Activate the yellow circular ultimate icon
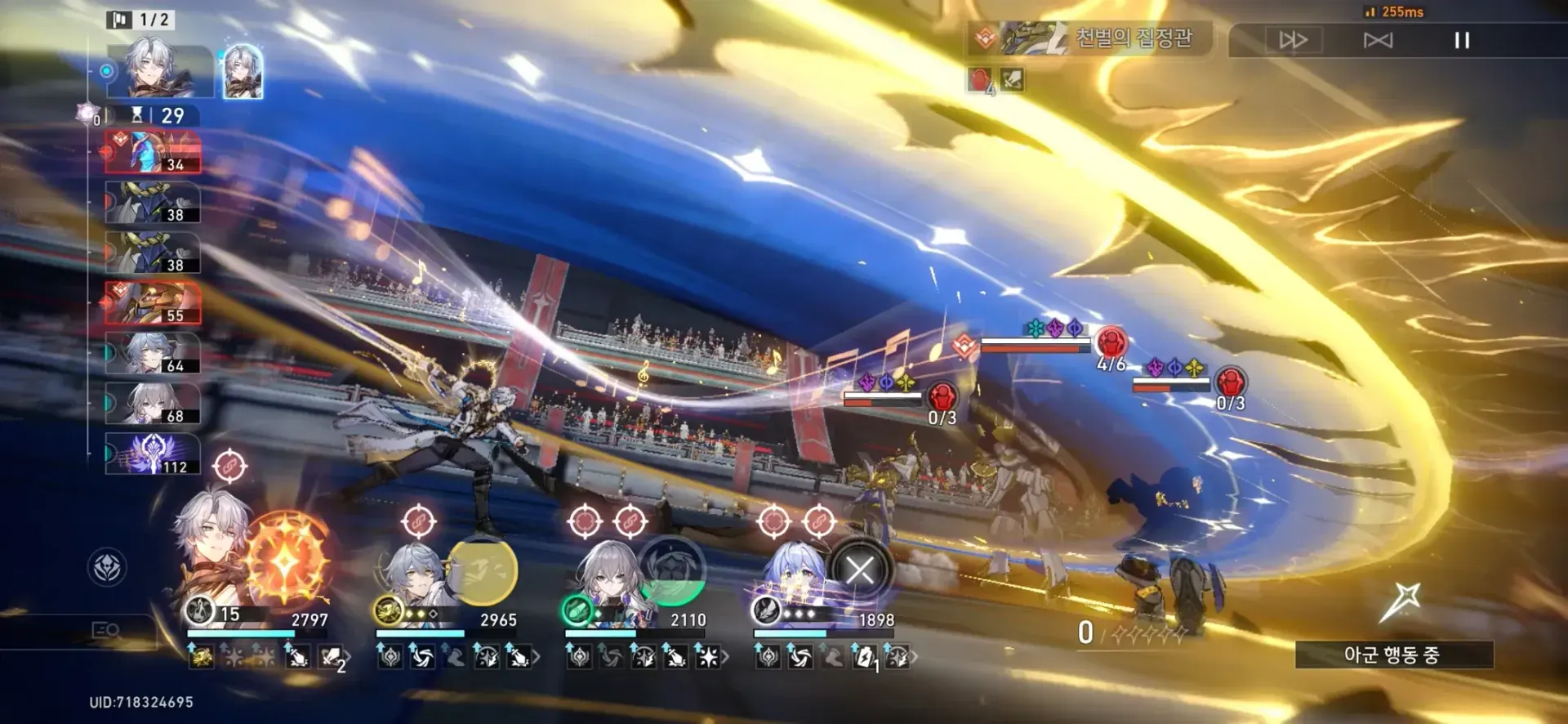1568x724 pixels. coord(482,571)
